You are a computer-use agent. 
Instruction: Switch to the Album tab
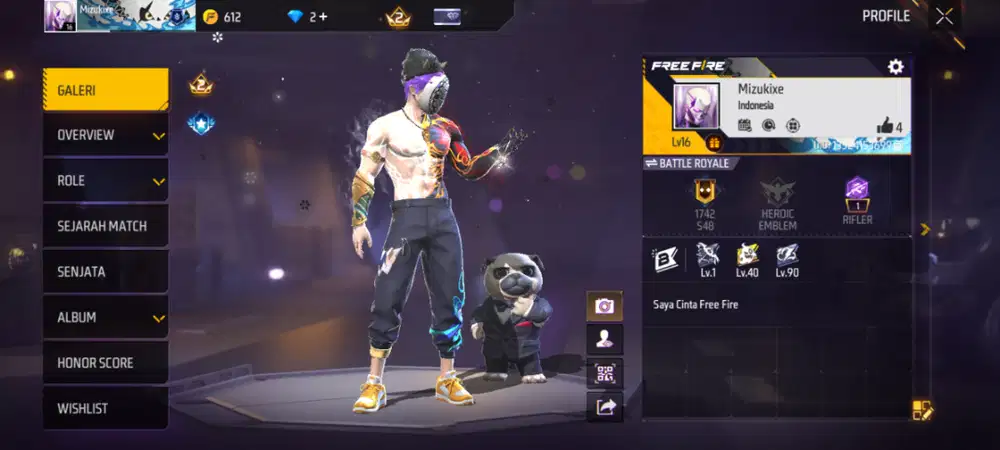pos(105,317)
